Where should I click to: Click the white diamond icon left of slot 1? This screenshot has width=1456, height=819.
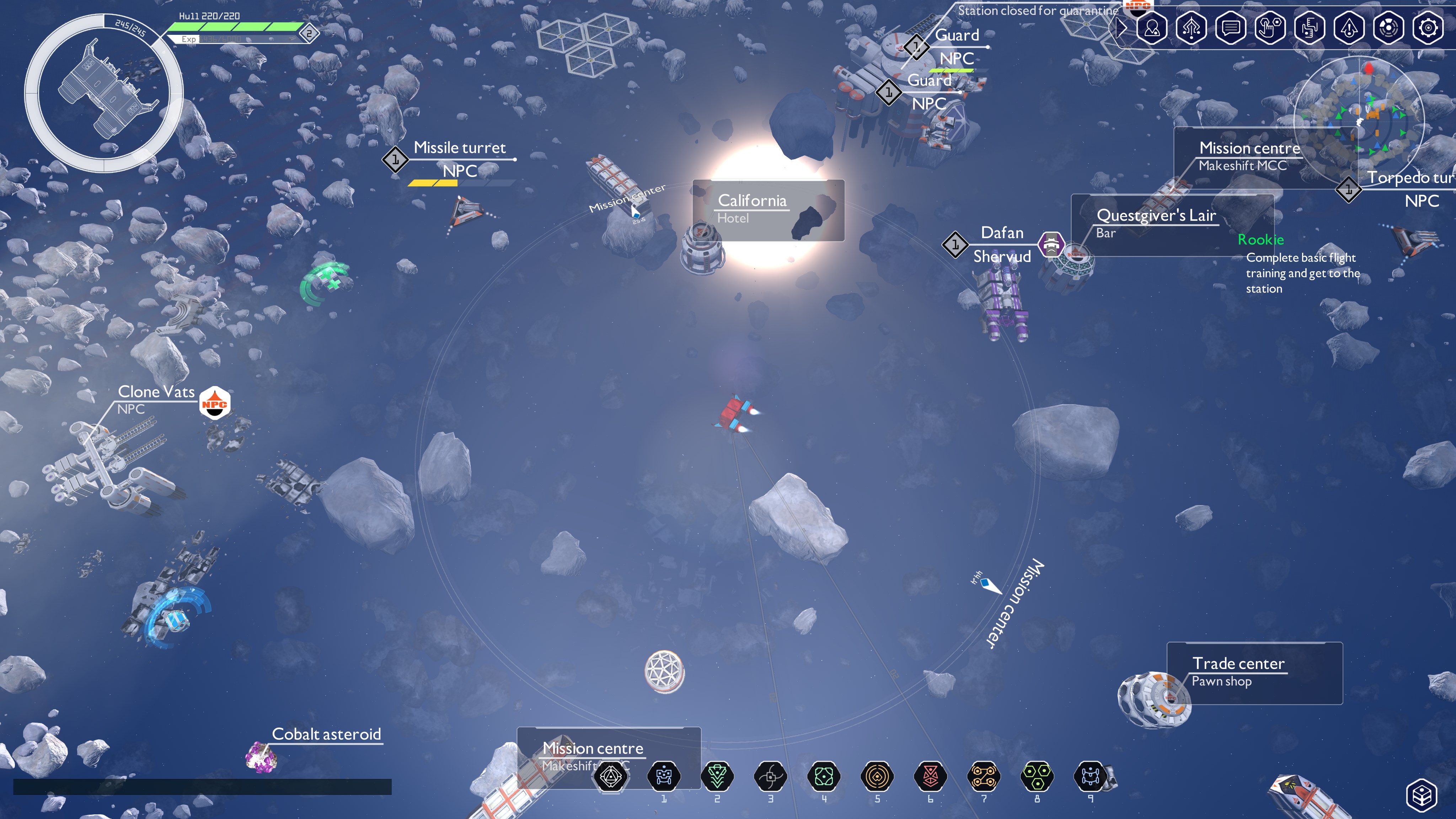coord(610,777)
